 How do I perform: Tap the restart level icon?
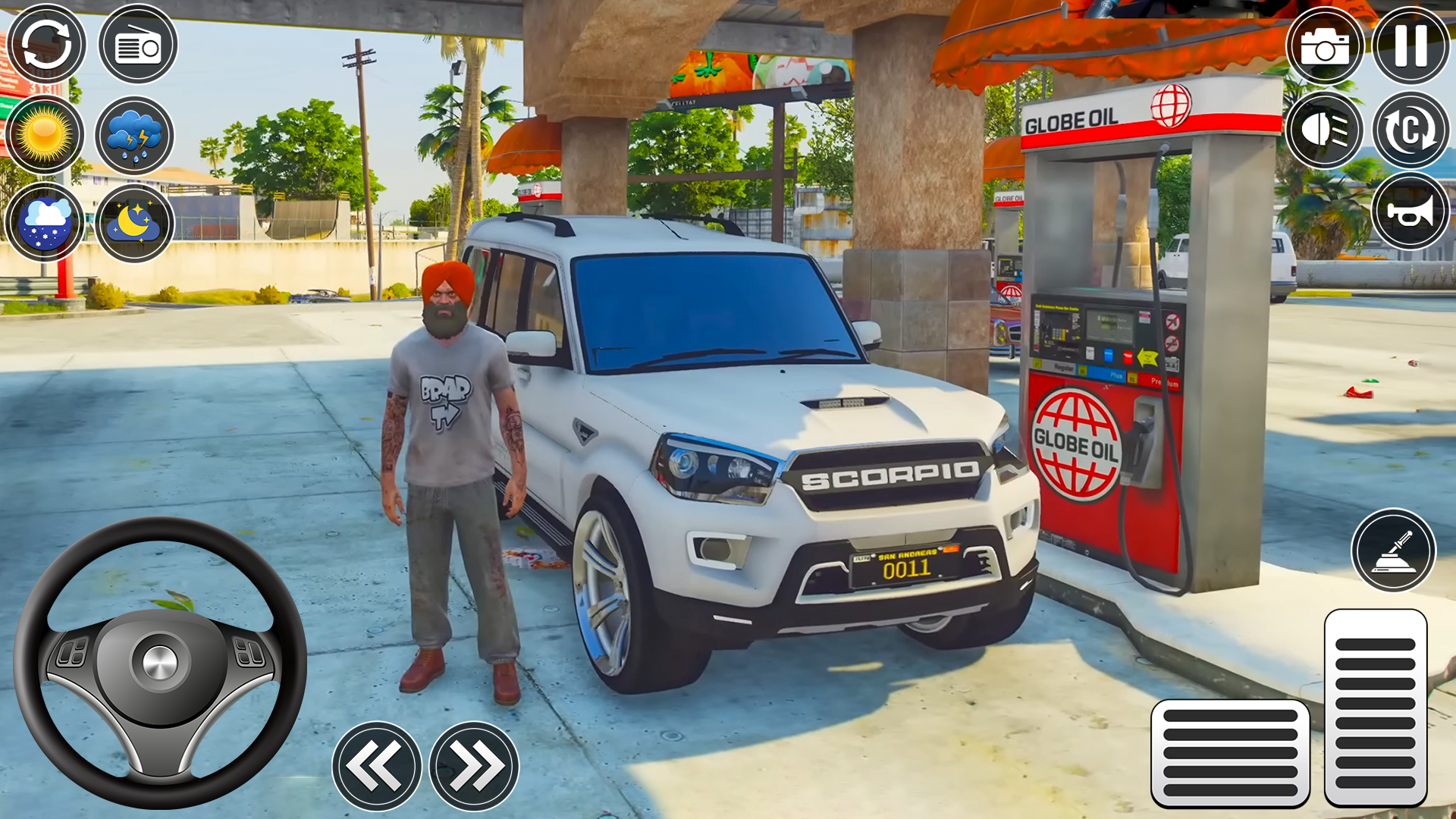point(45,44)
